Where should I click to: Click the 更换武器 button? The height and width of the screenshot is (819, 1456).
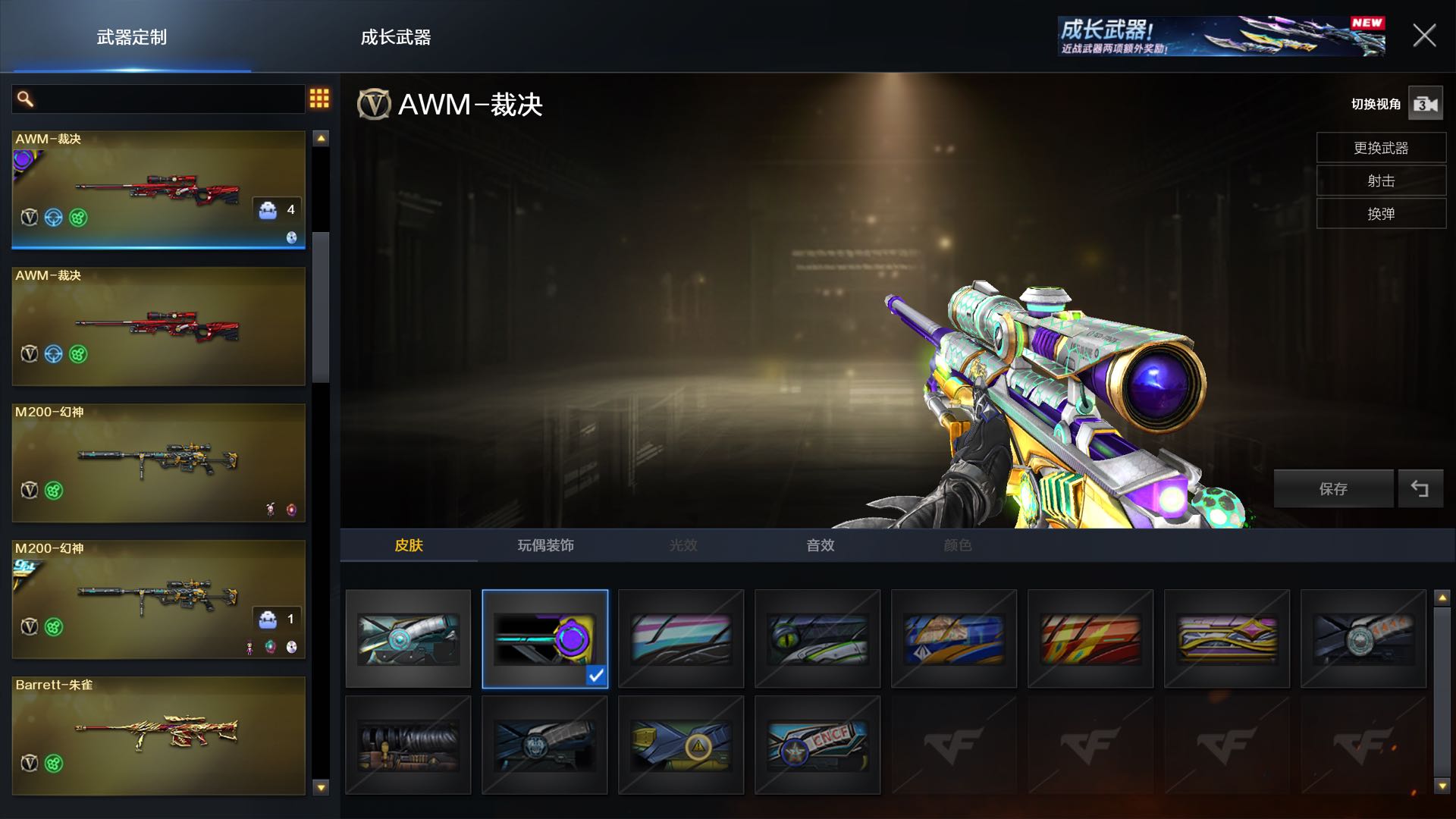pyautogui.click(x=1380, y=148)
